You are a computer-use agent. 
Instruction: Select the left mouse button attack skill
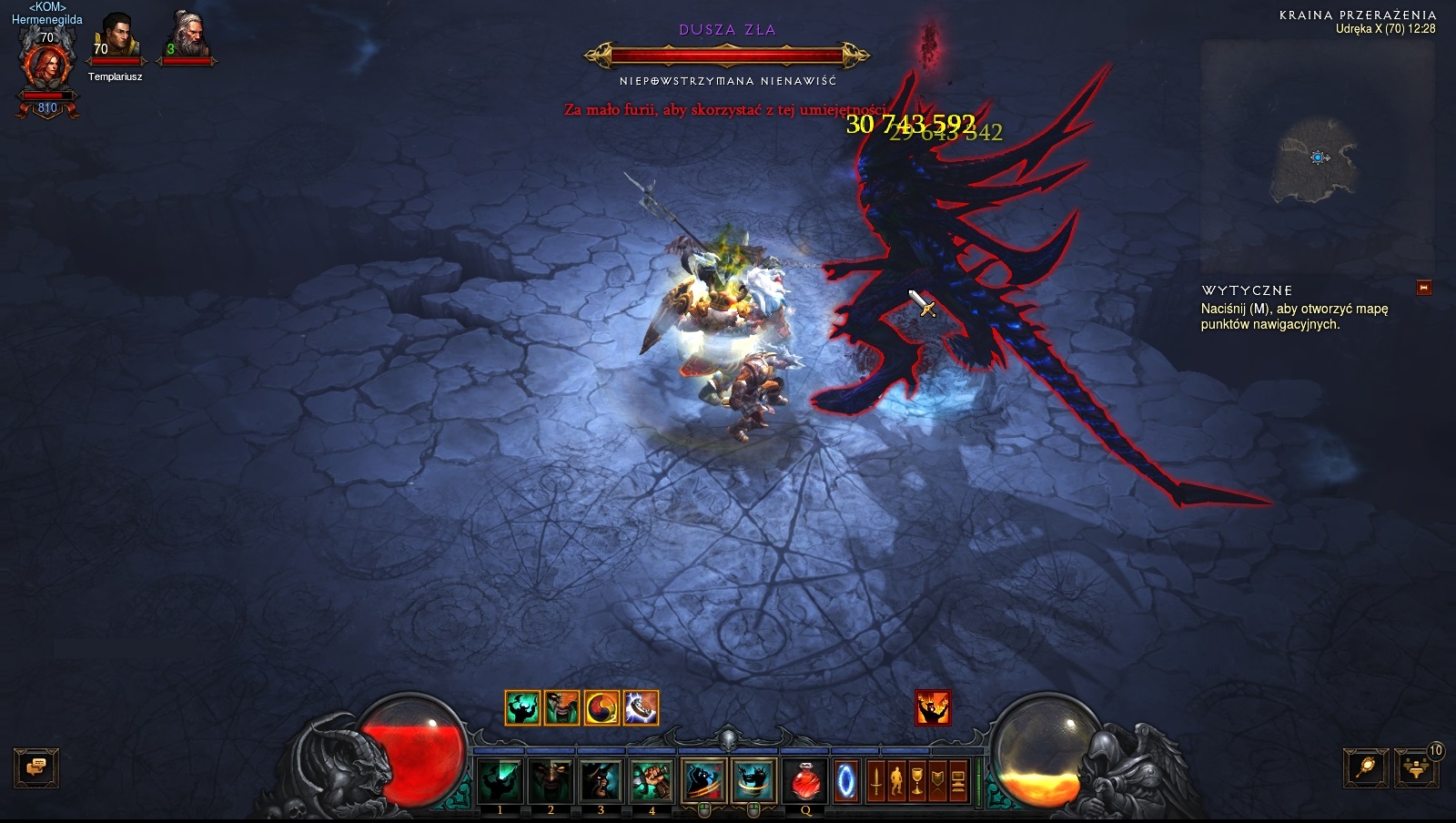(x=703, y=780)
